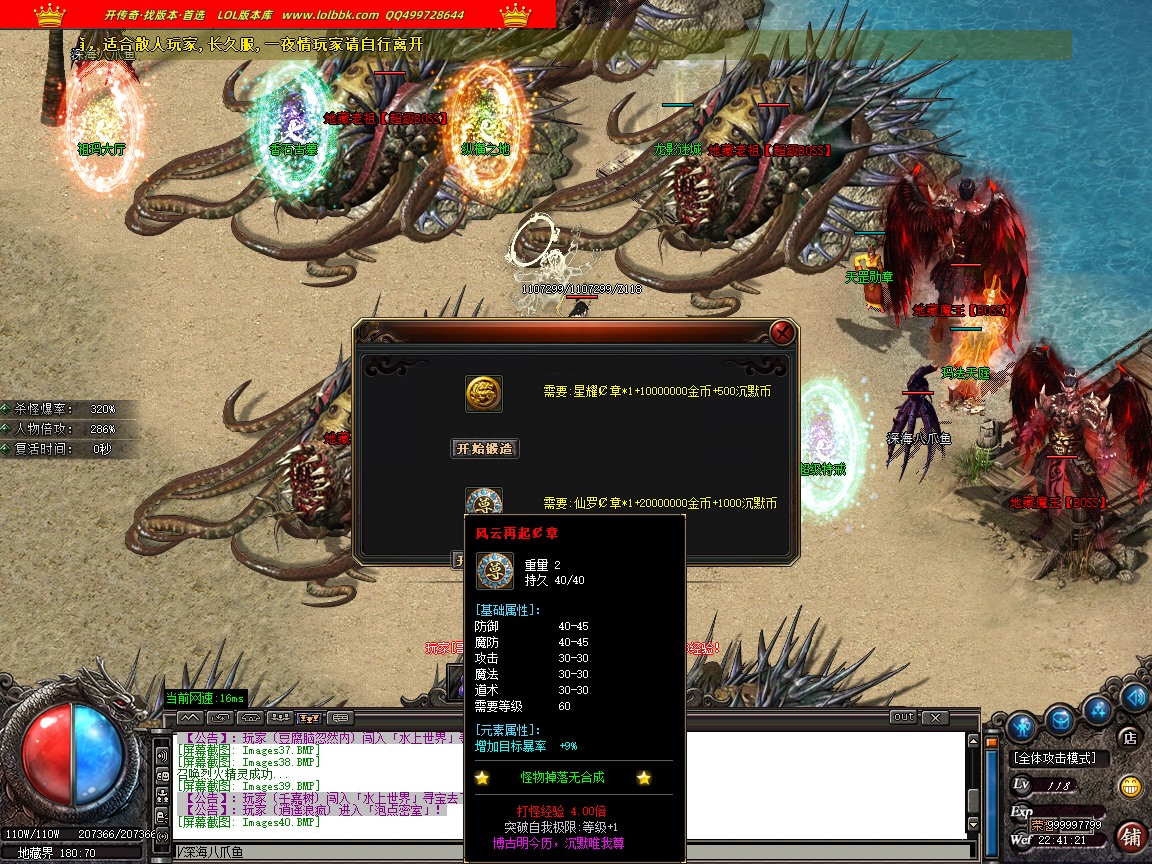Select the highlighted orange chat channel tab
Image resolution: width=1152 pixels, height=864 pixels.
click(310, 717)
